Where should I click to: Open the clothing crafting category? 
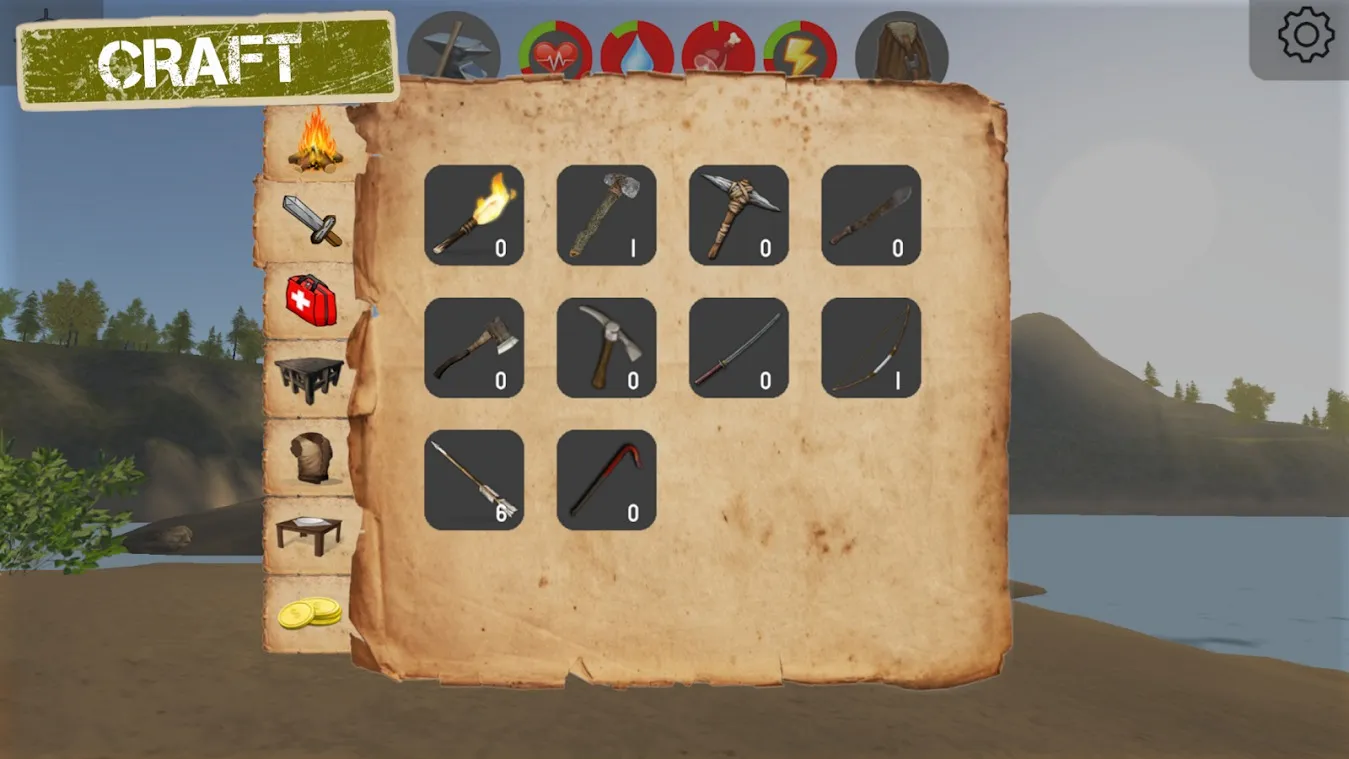tap(310, 455)
